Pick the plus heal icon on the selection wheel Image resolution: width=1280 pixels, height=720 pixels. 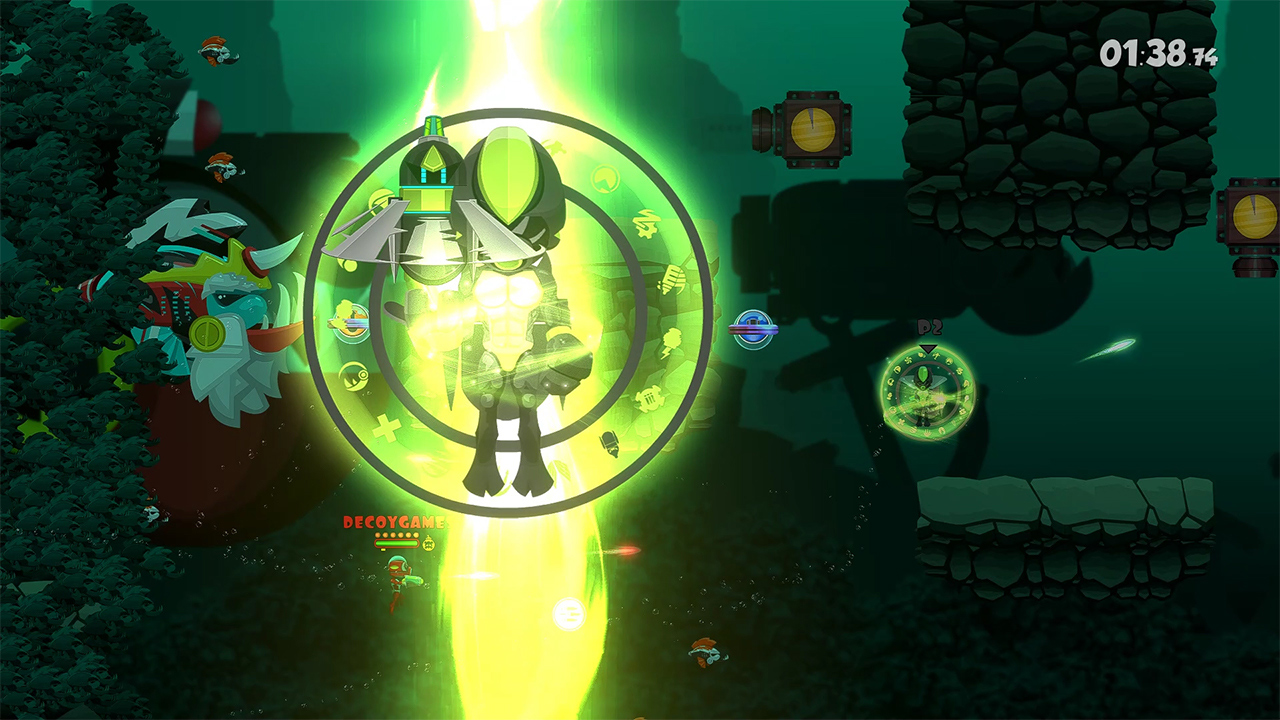click(x=387, y=426)
